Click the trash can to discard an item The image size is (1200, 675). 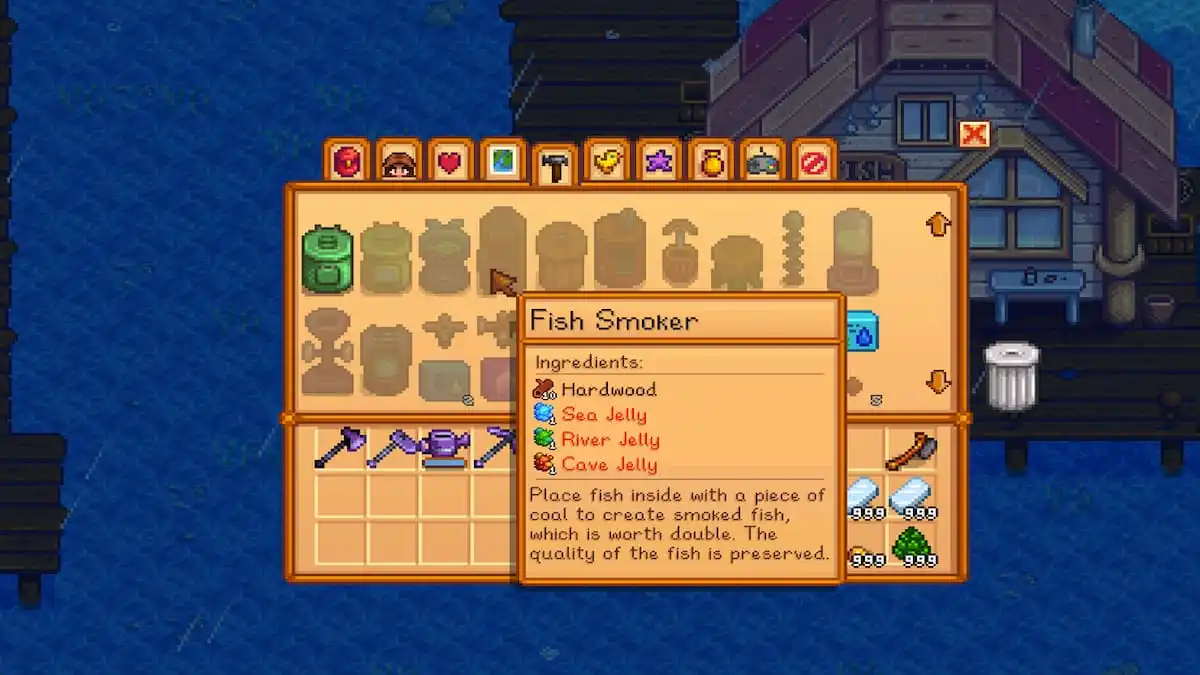(x=1011, y=375)
